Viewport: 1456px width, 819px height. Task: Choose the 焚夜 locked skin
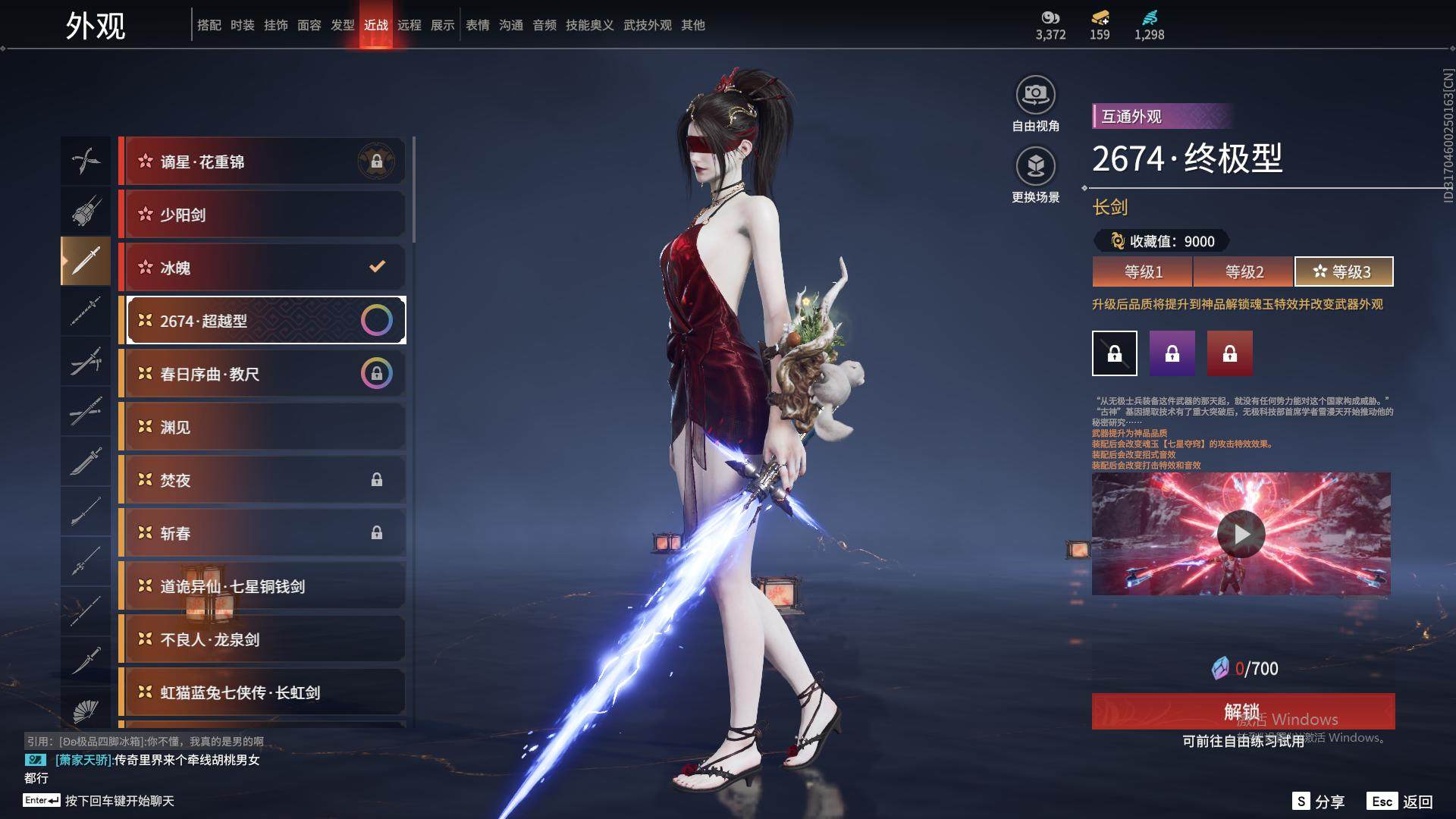[x=262, y=480]
